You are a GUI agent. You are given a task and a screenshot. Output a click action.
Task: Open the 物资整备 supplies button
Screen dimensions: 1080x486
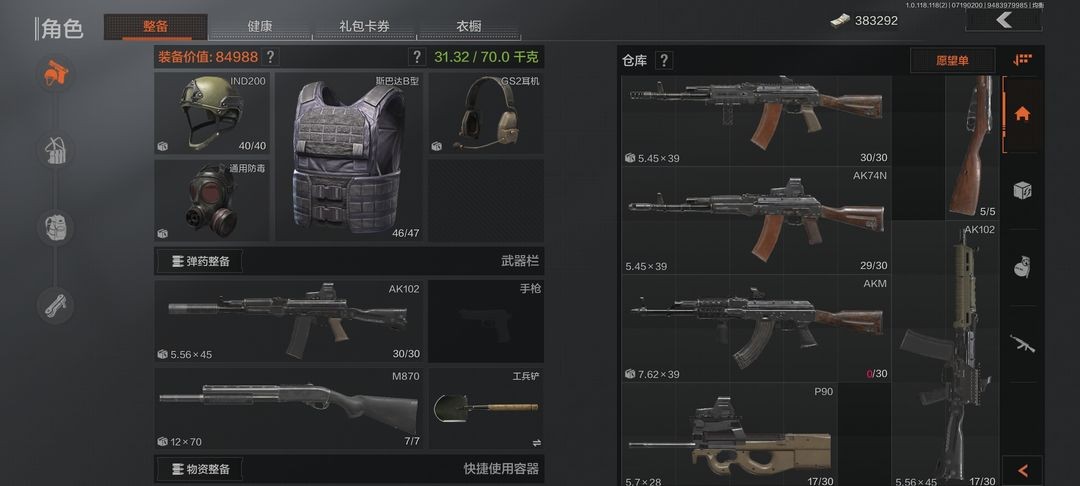click(x=200, y=469)
